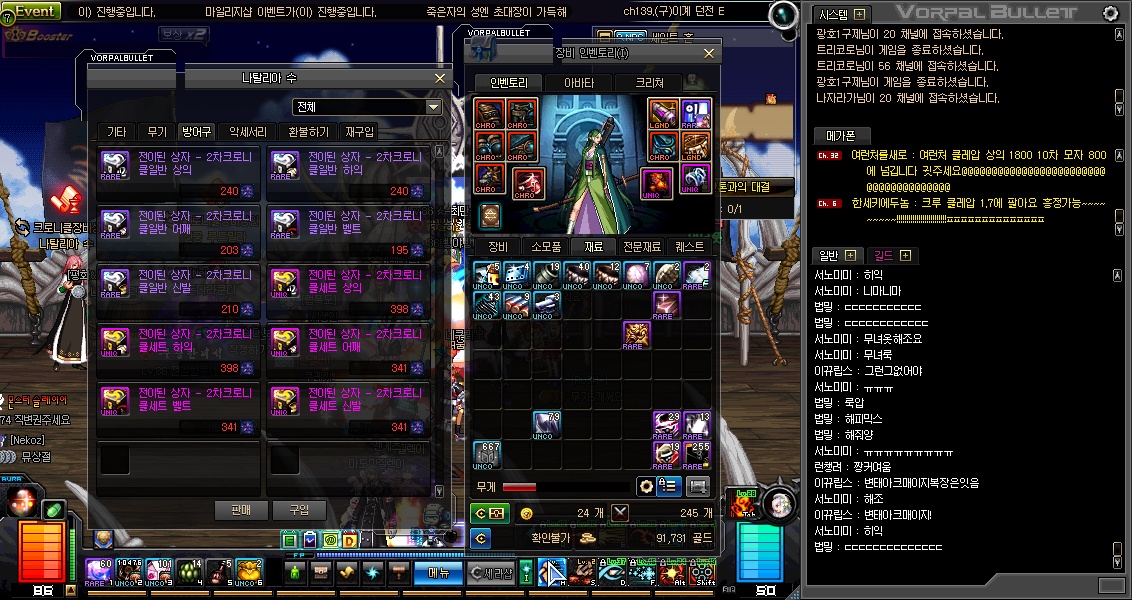Image resolution: width=1132 pixels, height=600 pixels.
Task: Switch to the 아바타 inventory tab
Action: click(579, 83)
